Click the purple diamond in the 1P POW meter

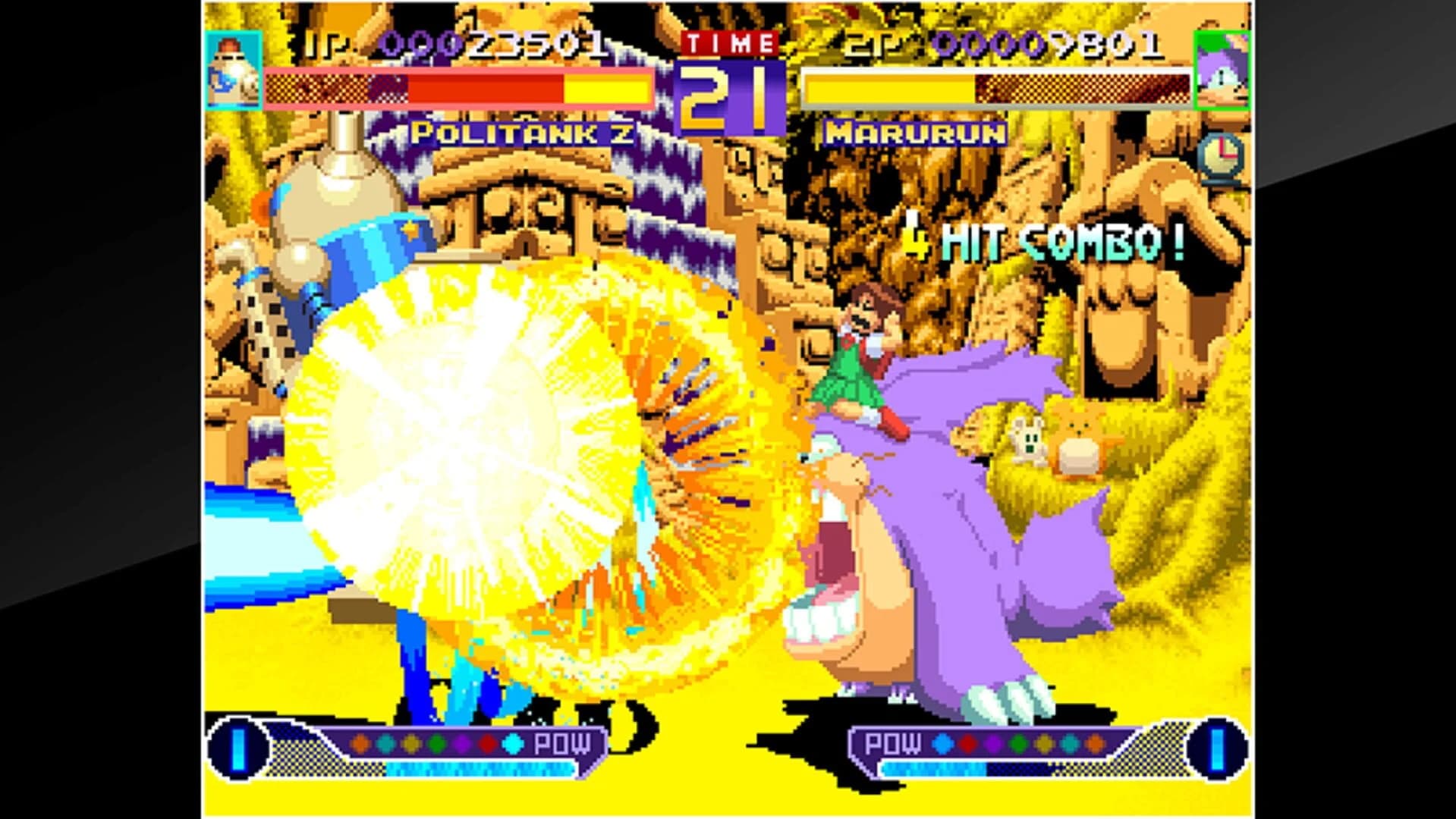click(461, 745)
